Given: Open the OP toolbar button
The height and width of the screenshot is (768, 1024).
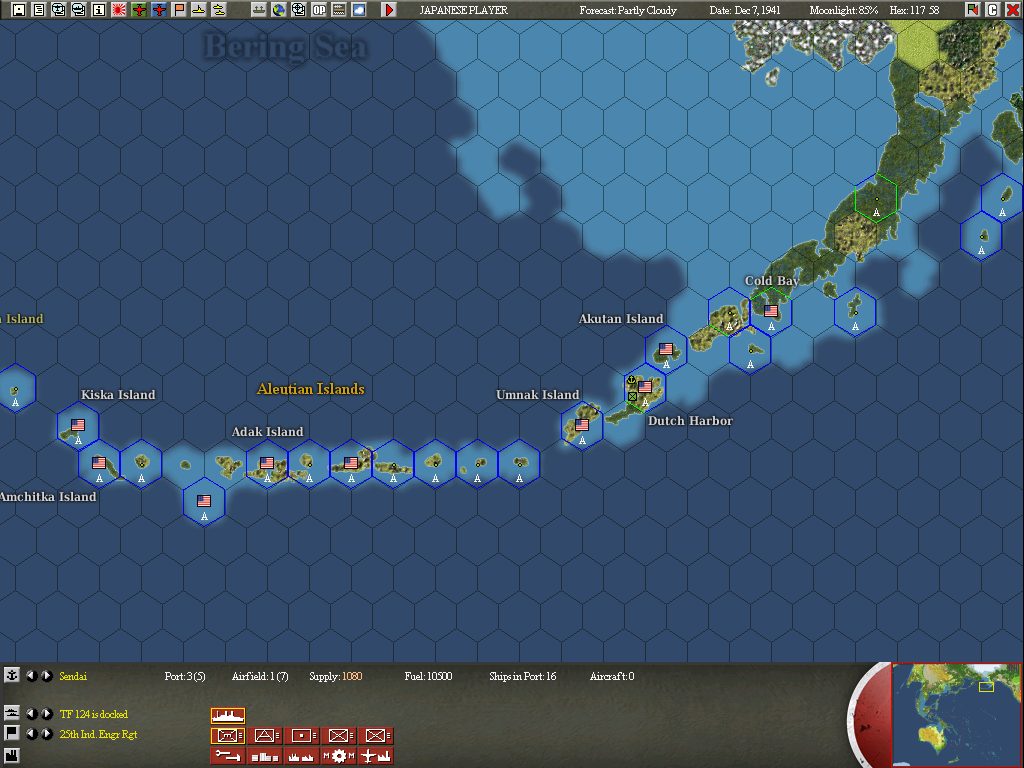Looking at the screenshot, I should point(319,10).
